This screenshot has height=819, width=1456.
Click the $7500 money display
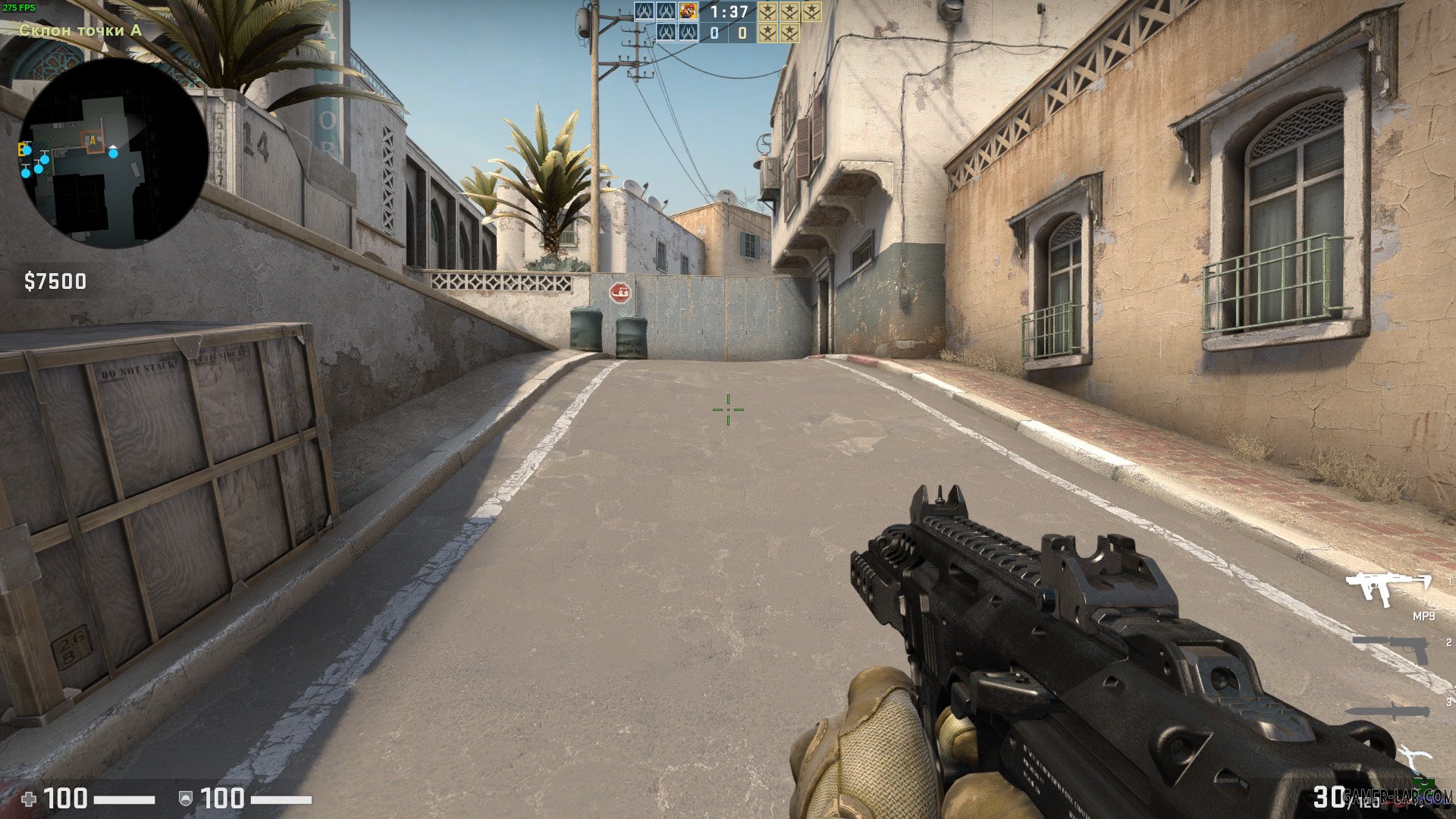coord(57,281)
